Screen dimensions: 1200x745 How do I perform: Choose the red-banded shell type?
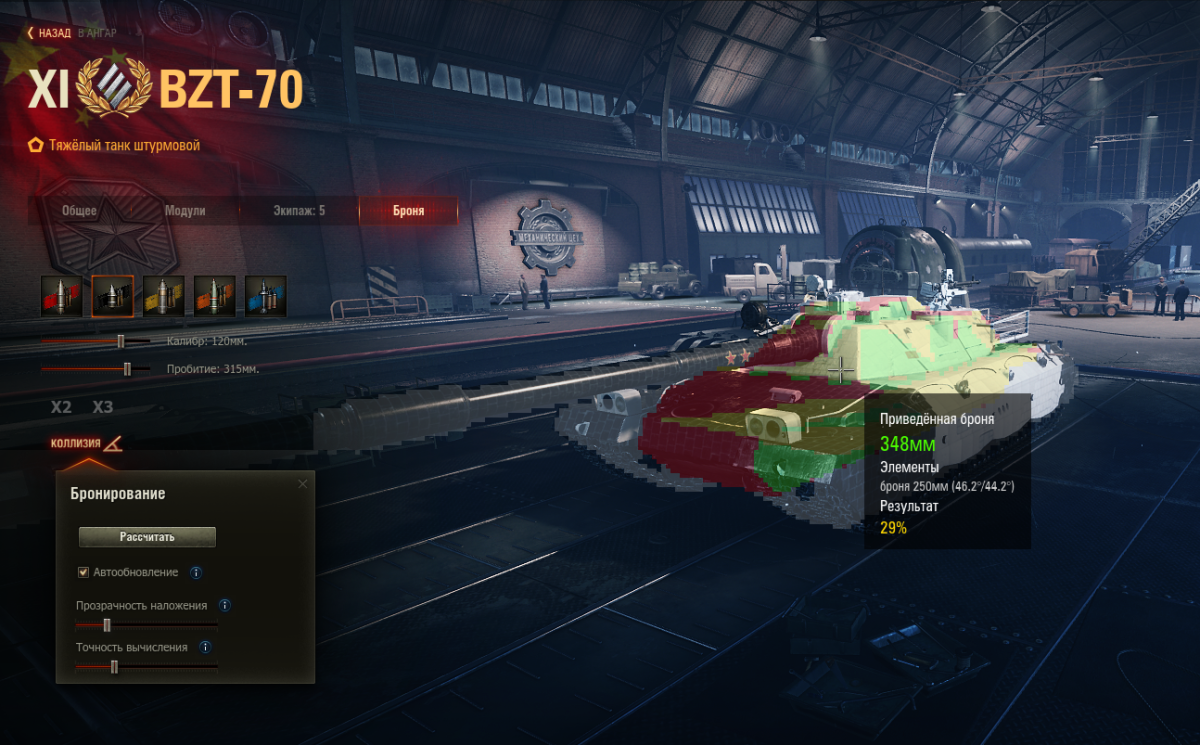(62, 296)
